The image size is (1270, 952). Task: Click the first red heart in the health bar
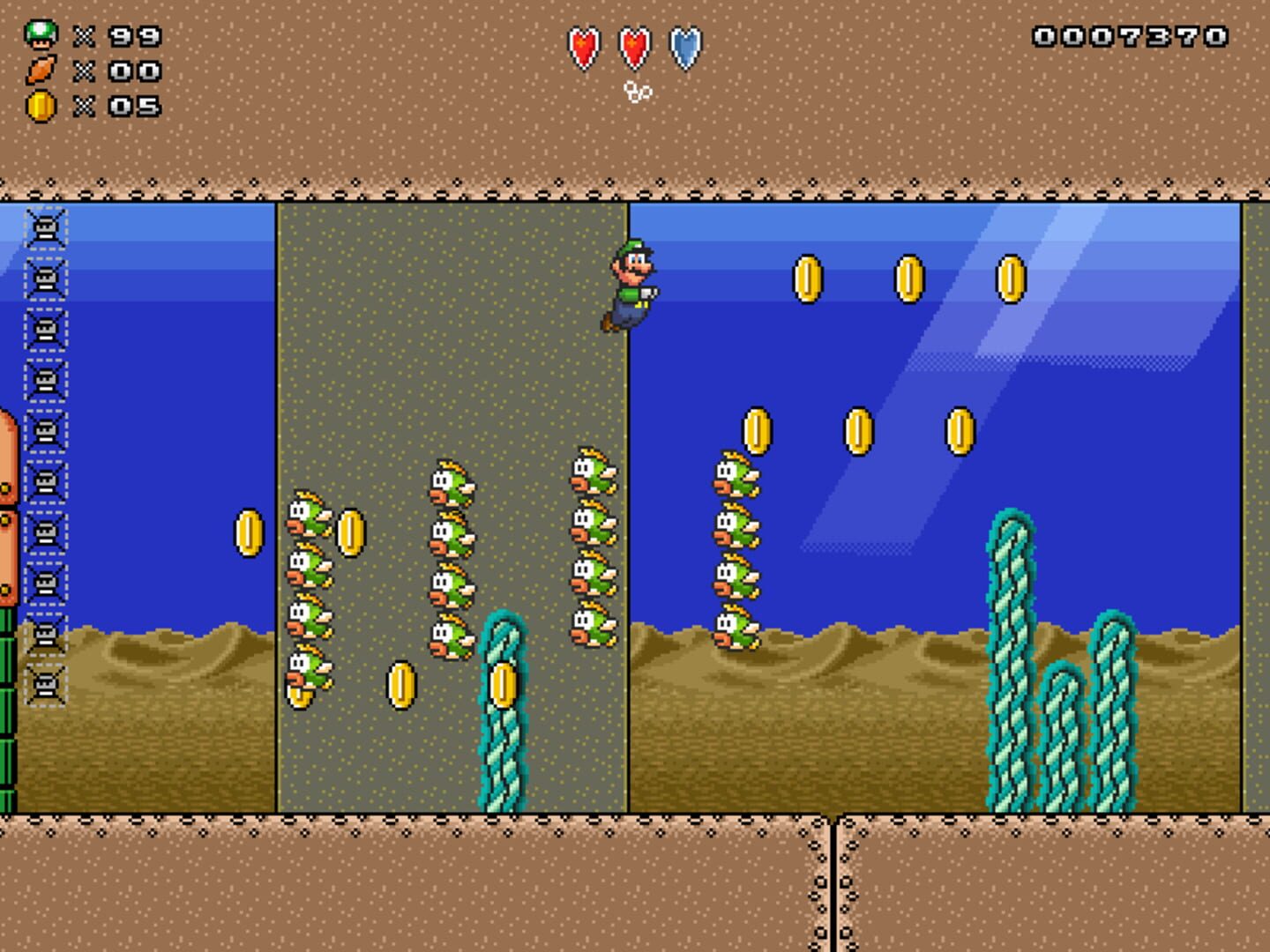point(583,49)
